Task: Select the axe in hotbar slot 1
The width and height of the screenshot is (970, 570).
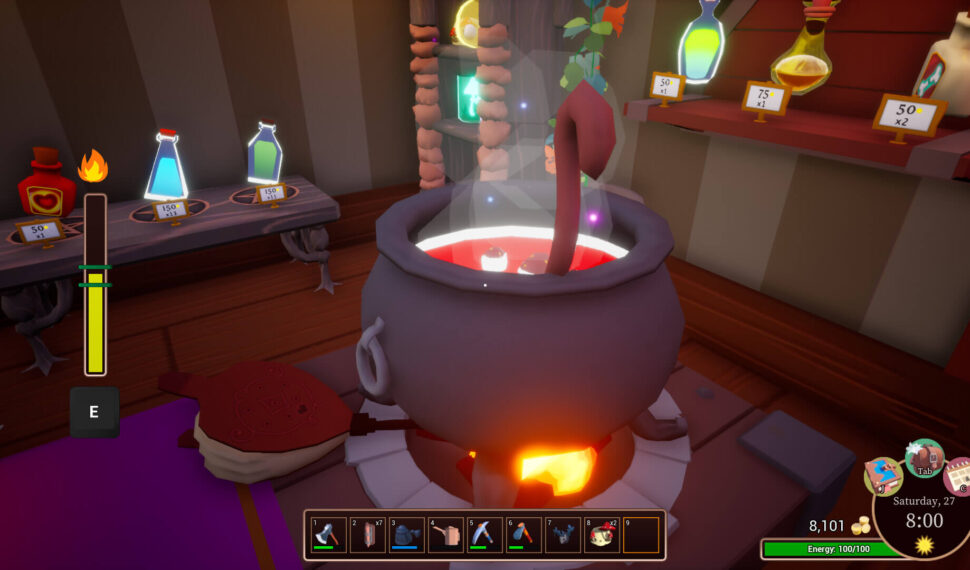Action: (x=328, y=535)
